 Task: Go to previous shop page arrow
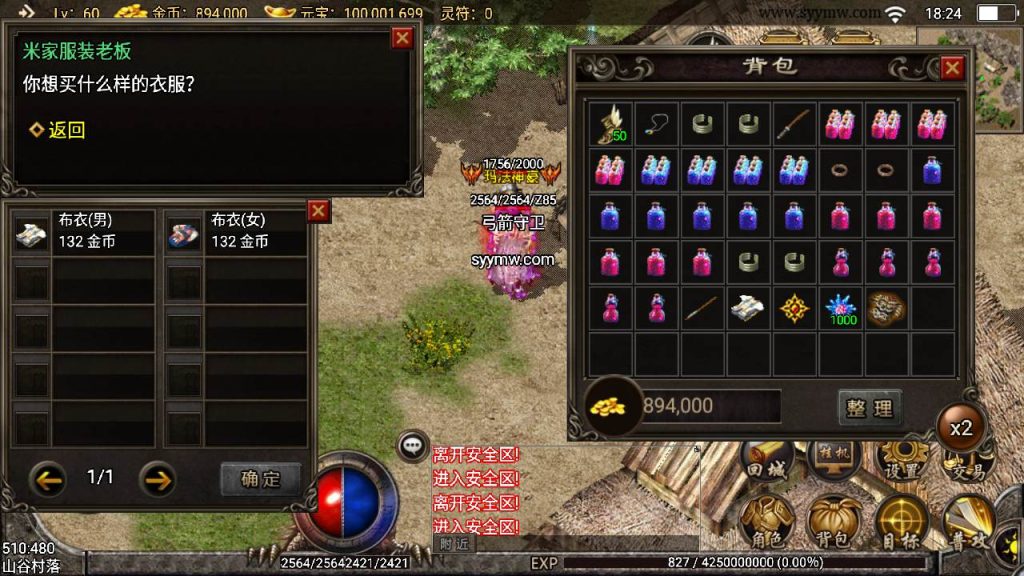pos(47,478)
